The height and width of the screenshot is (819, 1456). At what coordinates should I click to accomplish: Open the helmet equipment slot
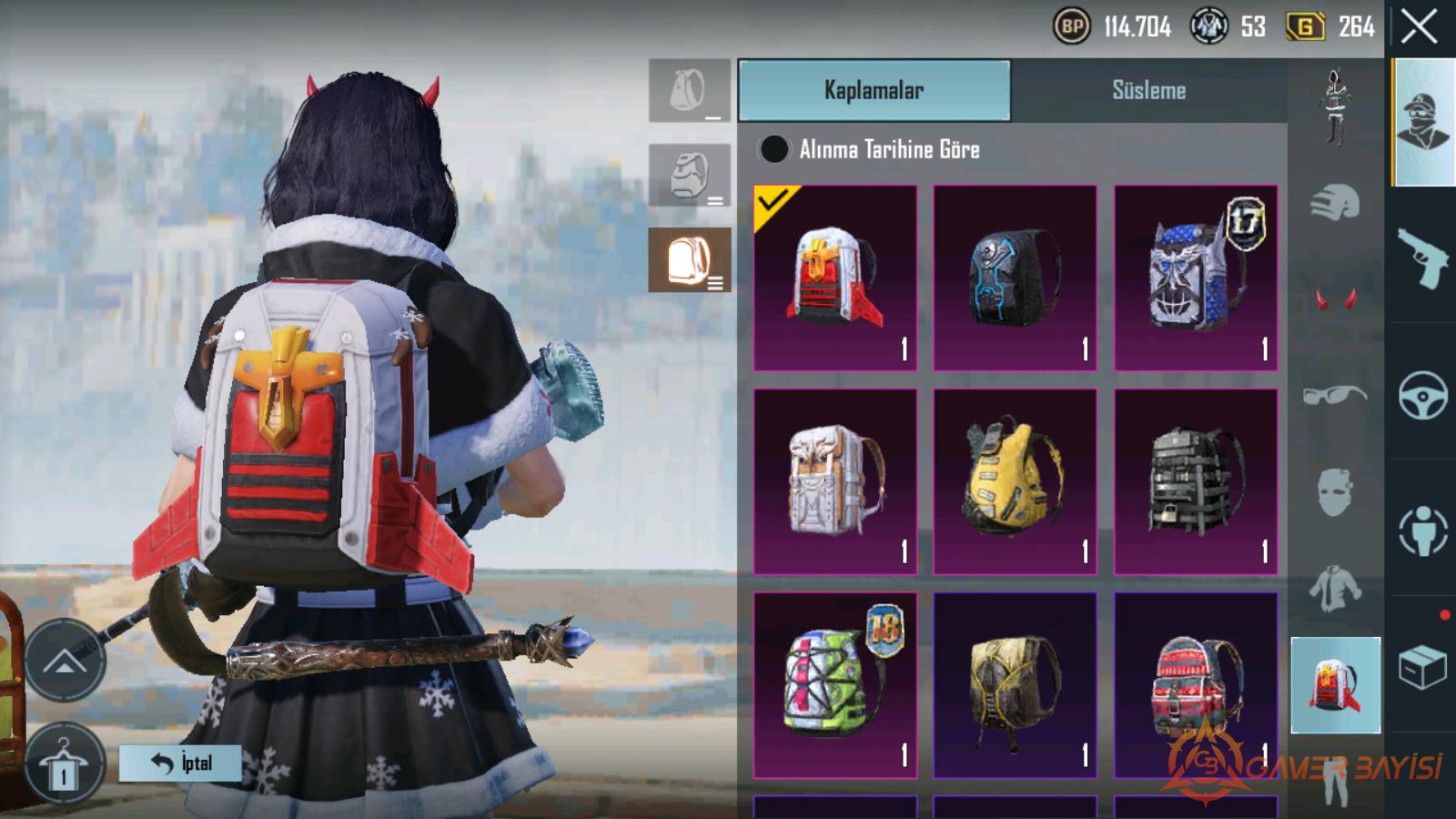(x=1335, y=202)
